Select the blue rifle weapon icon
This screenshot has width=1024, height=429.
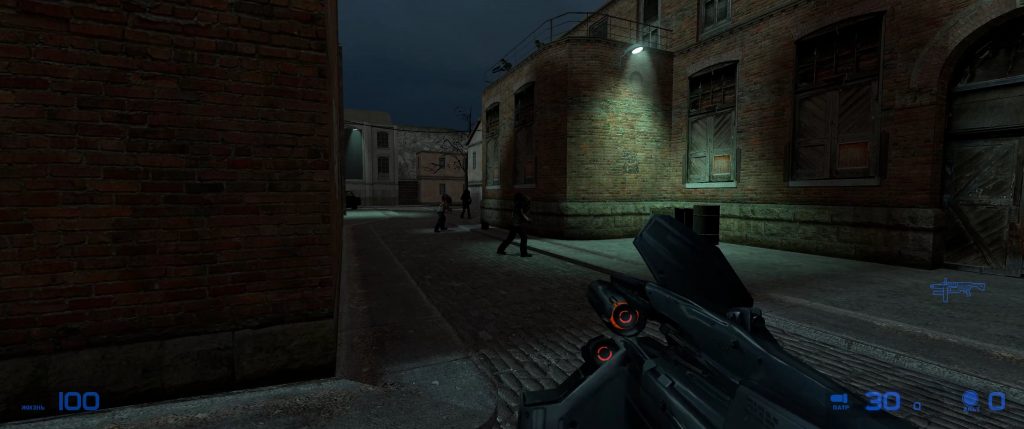click(957, 289)
